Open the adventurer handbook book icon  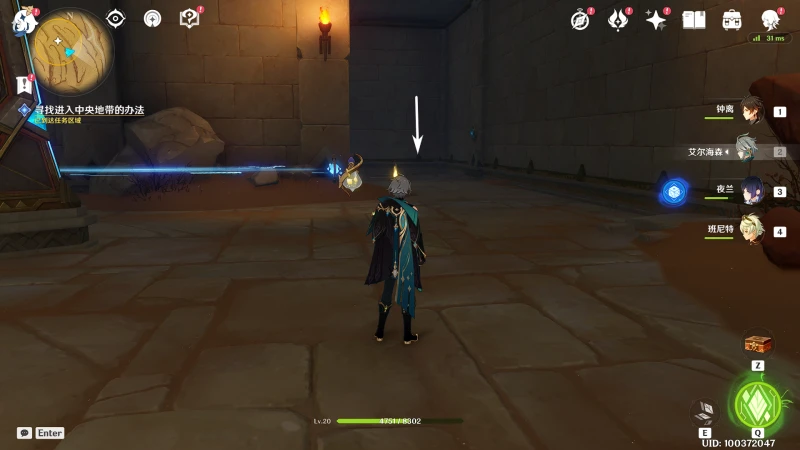(x=693, y=19)
